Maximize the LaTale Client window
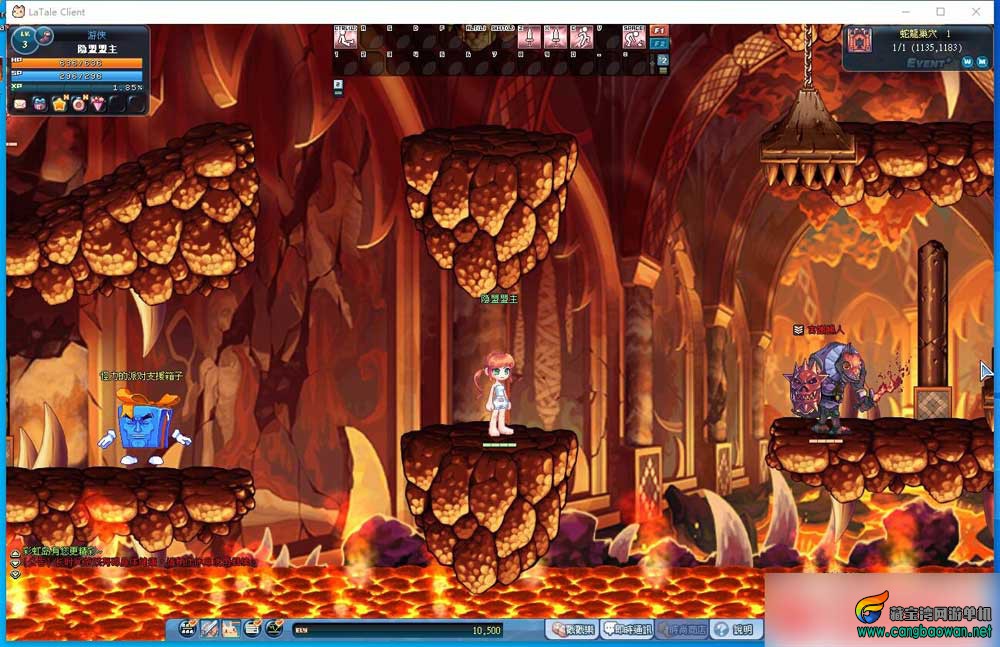Viewport: 1000px width, 647px height. coord(940,12)
